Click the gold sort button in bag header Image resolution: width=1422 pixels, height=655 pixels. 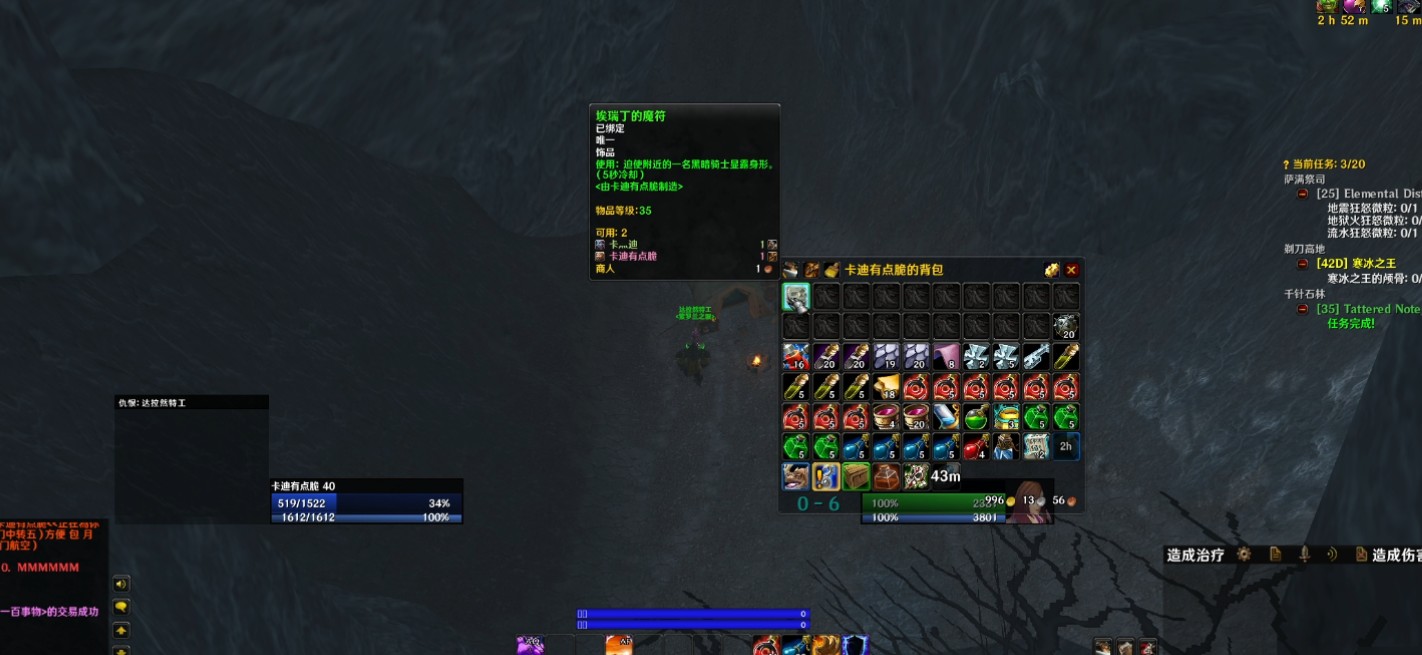point(1052,270)
